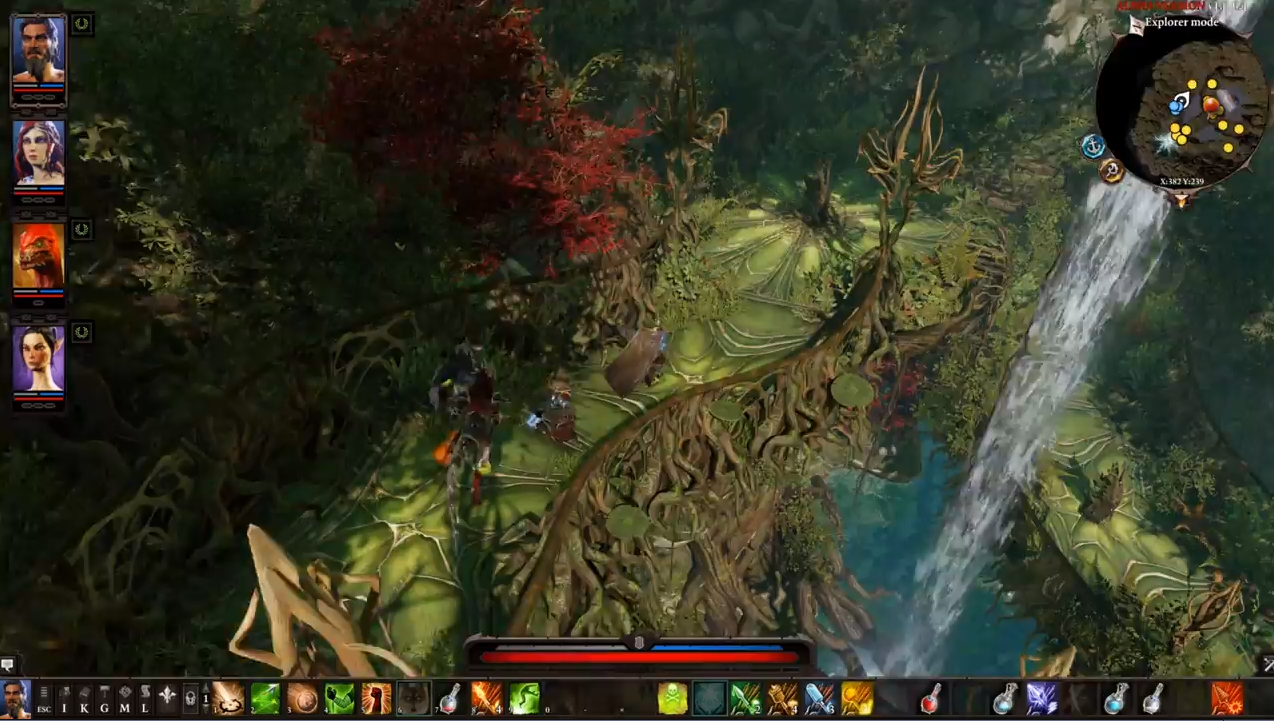Open the inventory with the I button
The image size is (1274, 721).
[x=64, y=697]
